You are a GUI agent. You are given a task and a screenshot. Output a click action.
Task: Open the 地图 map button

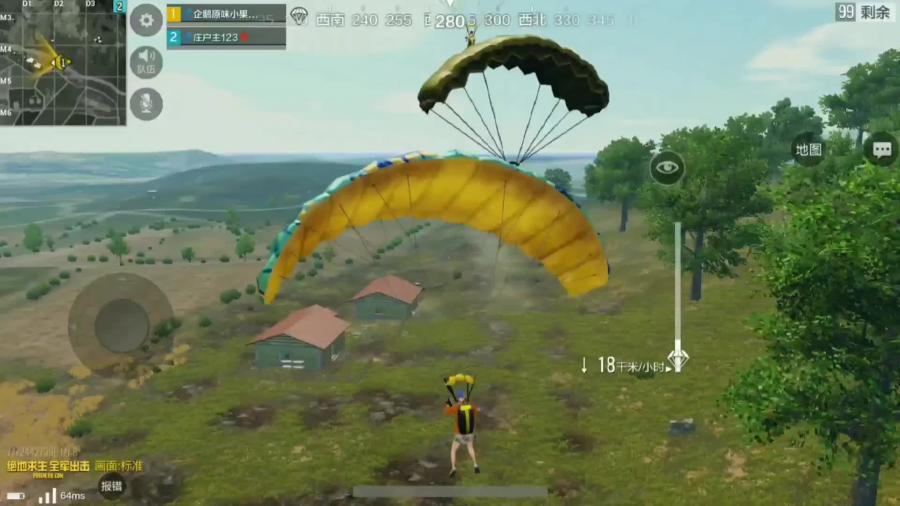[807, 150]
